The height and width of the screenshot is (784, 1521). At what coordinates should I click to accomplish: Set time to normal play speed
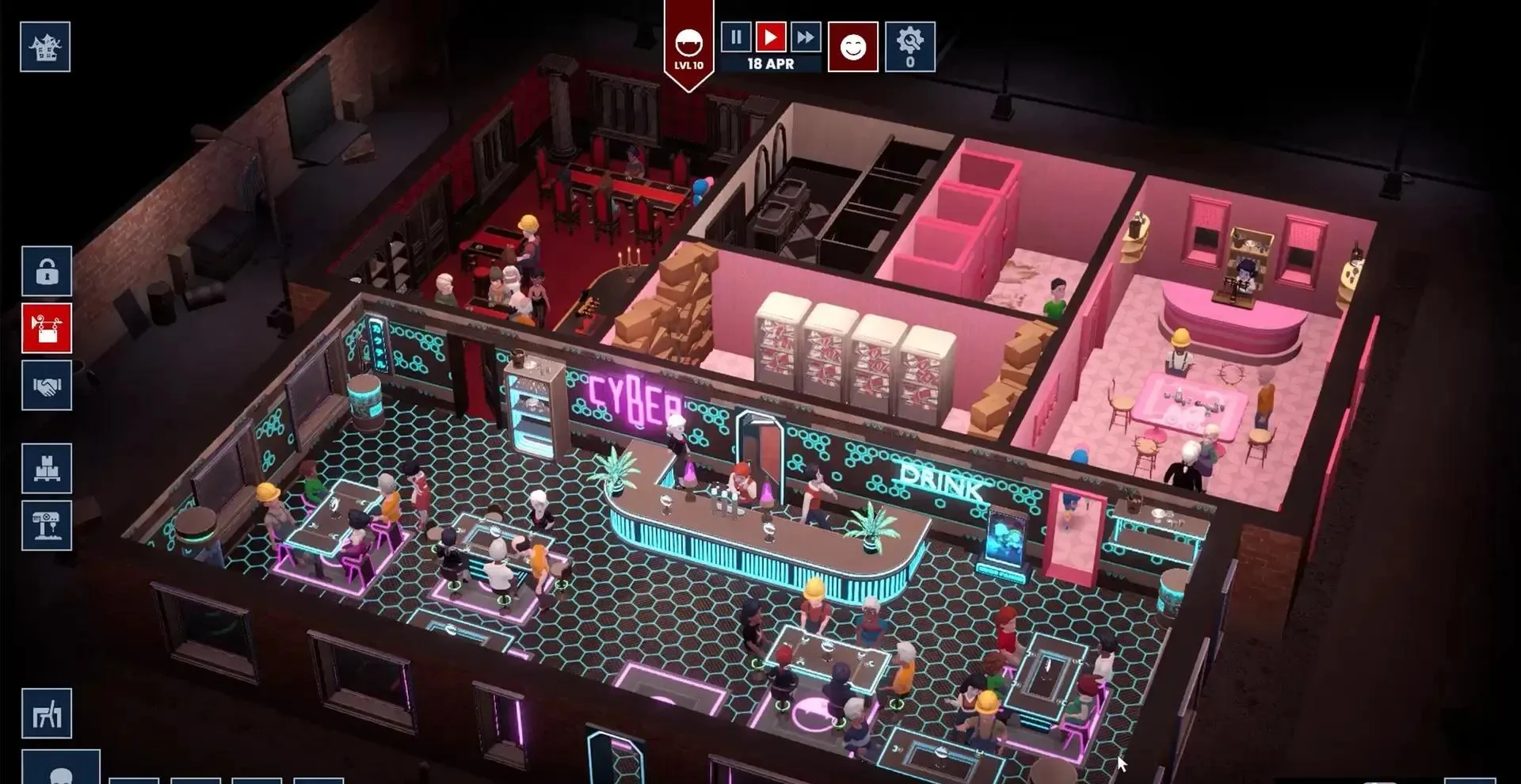[x=770, y=36]
